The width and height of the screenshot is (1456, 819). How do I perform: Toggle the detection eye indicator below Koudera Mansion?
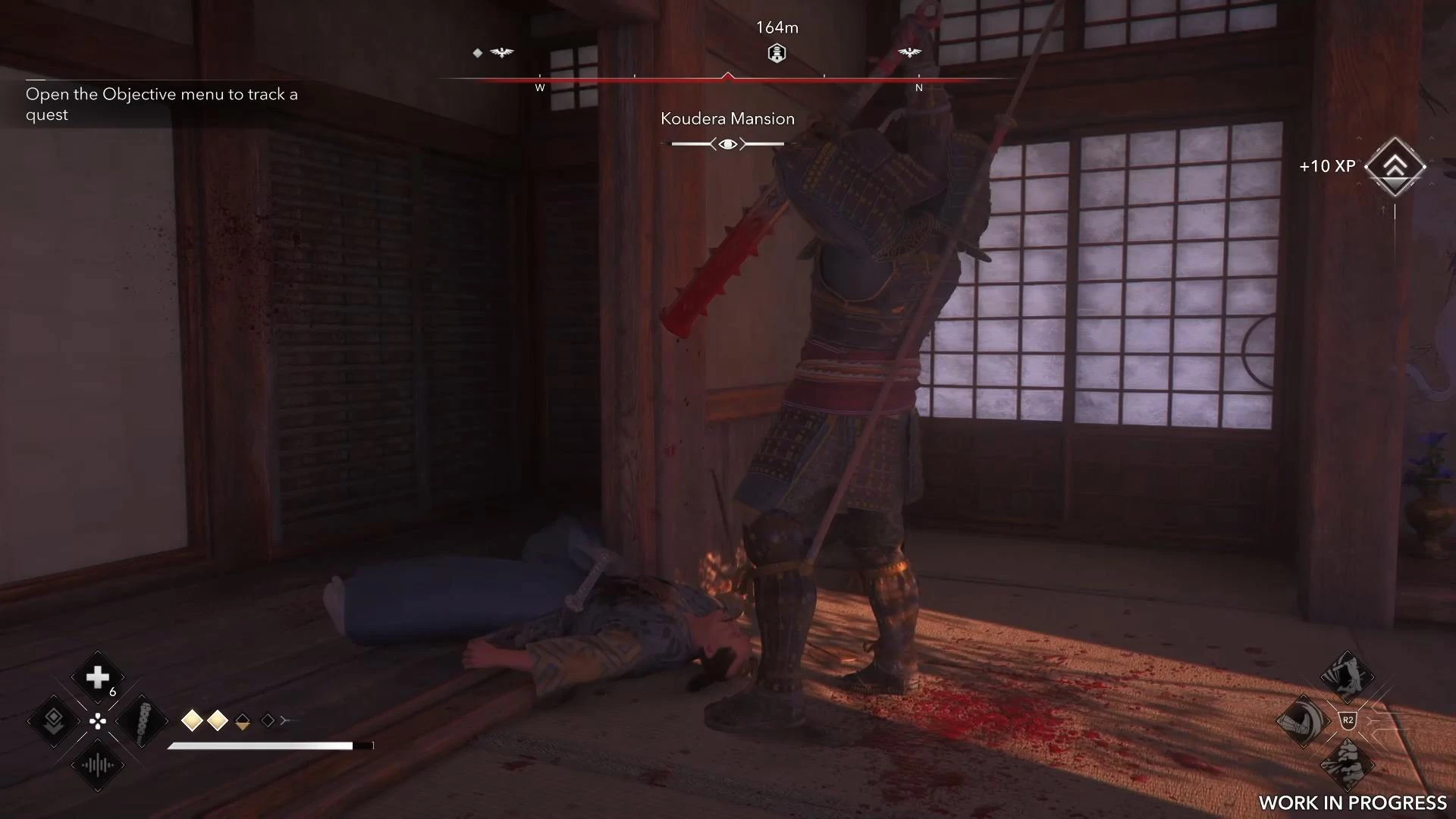(x=728, y=143)
